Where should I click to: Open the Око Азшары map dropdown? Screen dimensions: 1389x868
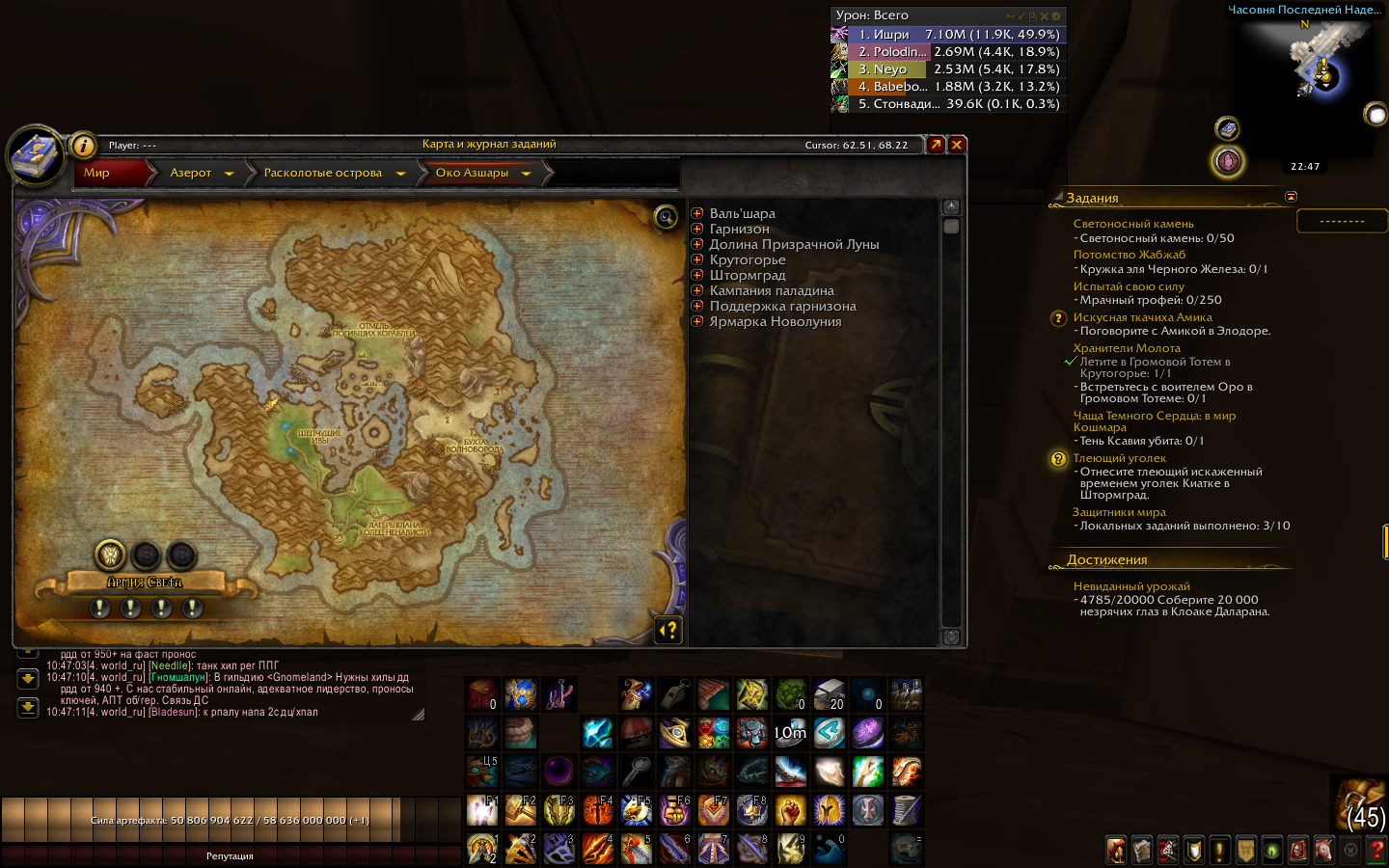[527, 174]
